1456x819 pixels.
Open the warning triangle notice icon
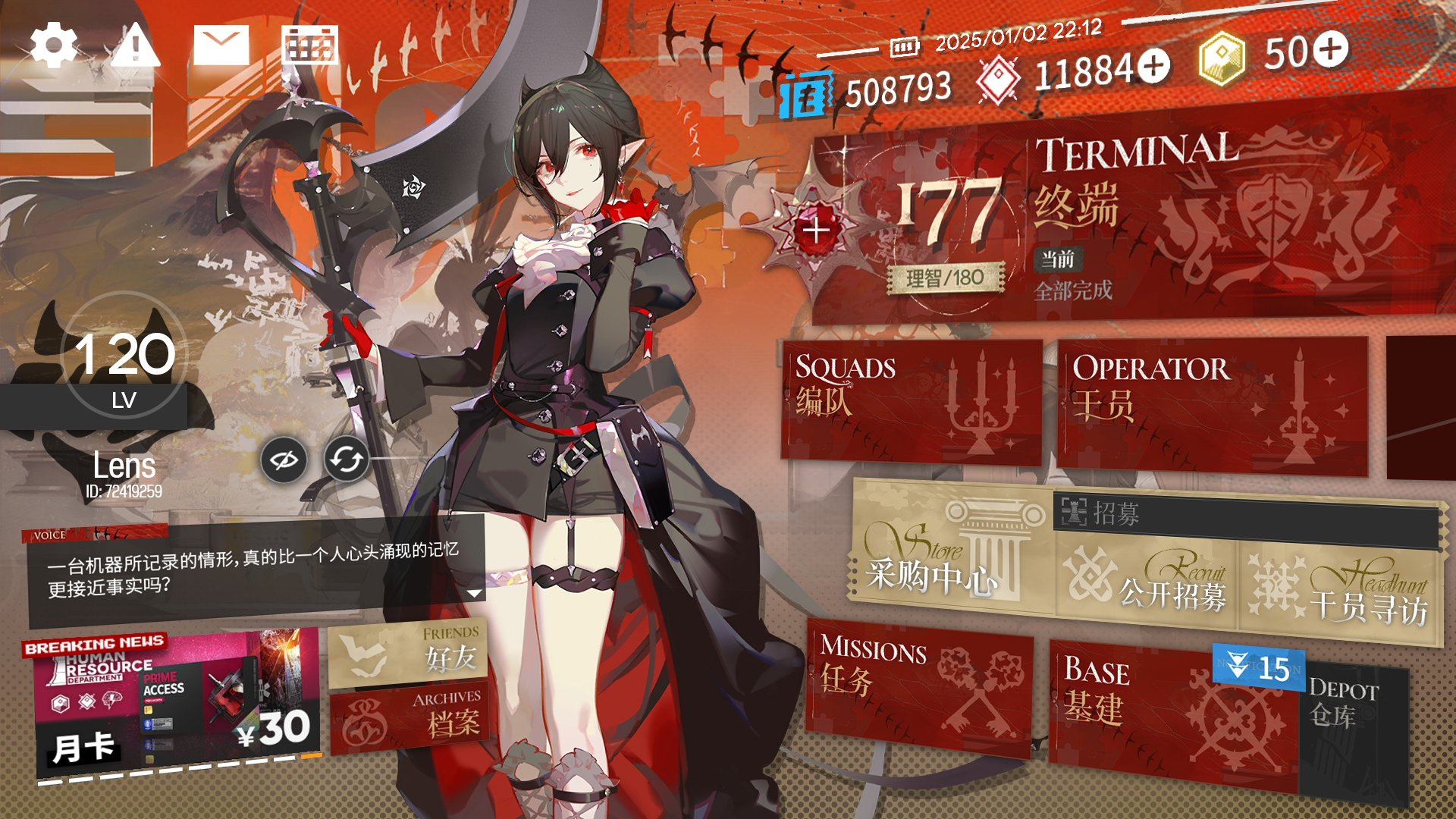[x=136, y=45]
